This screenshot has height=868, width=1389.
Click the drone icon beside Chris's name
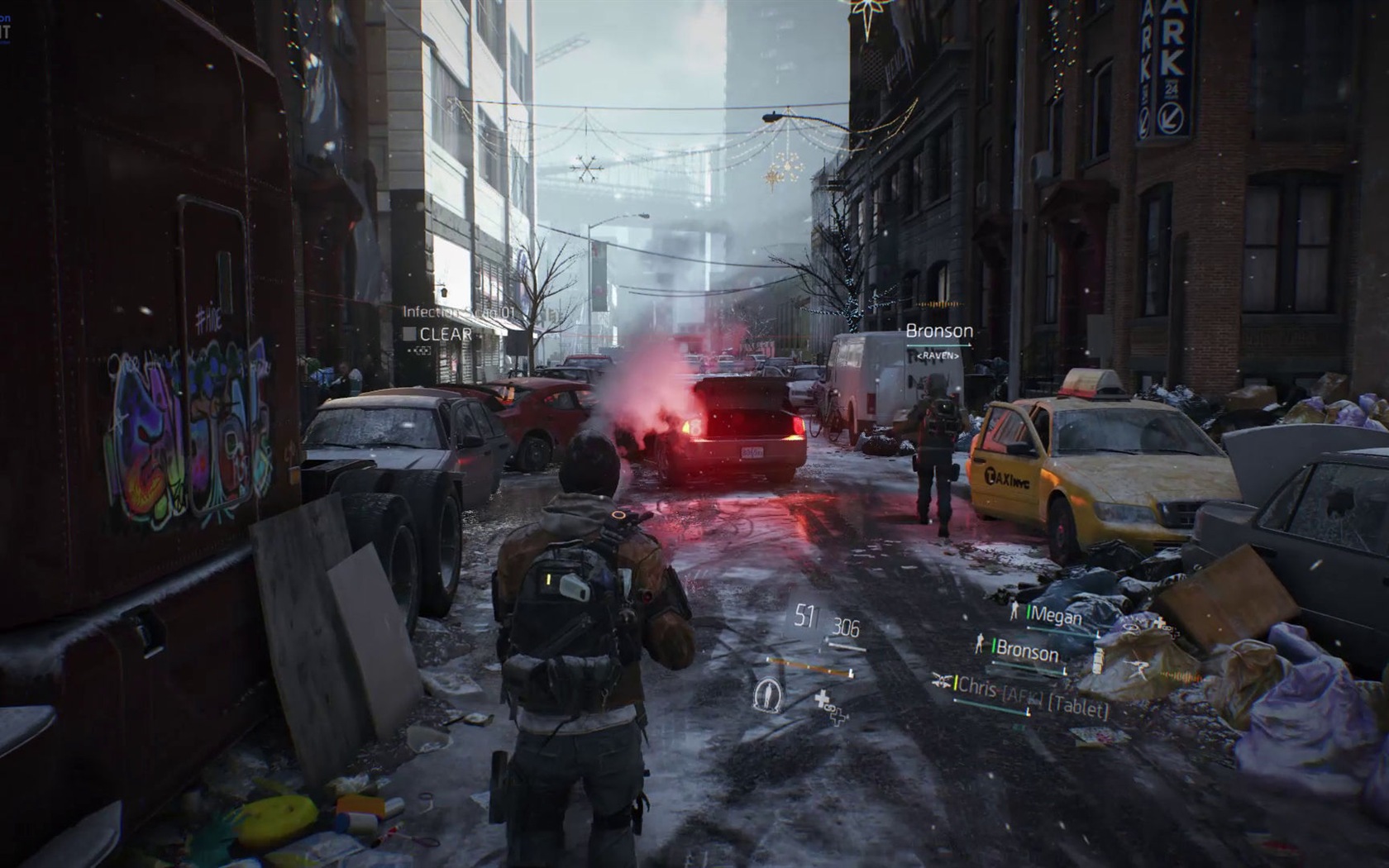point(943,680)
